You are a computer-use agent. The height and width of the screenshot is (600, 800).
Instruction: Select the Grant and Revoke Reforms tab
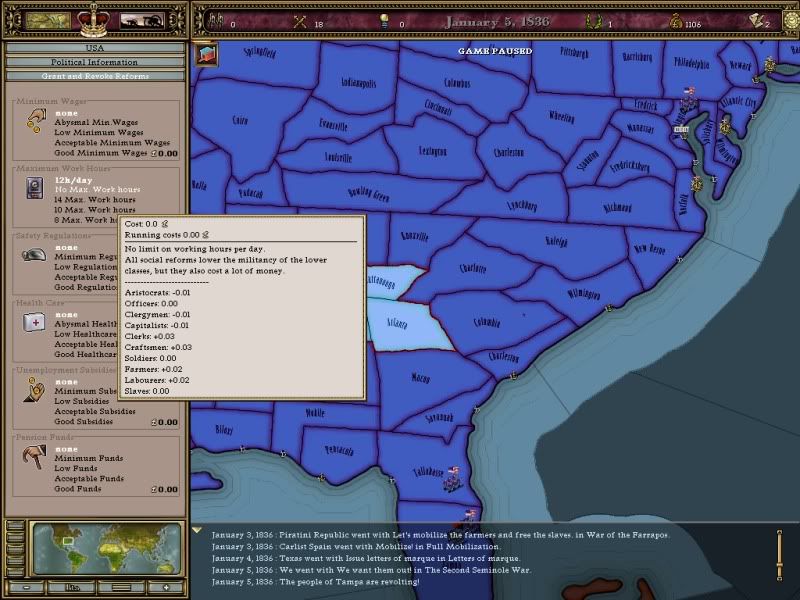(95, 76)
